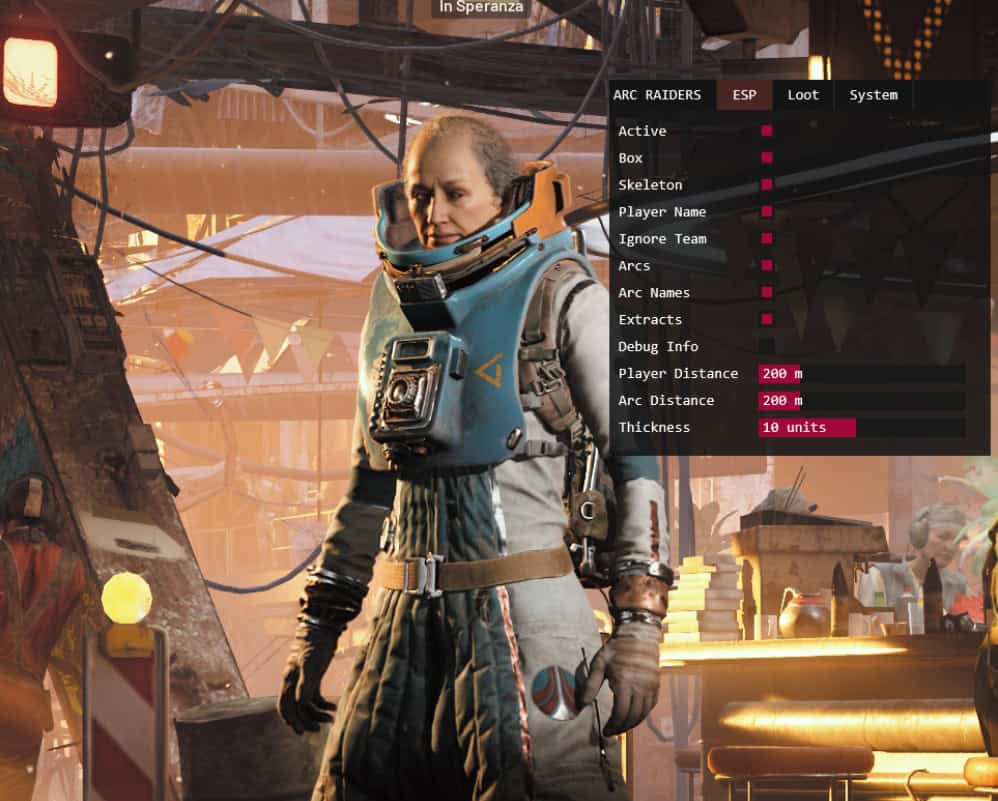Select the ESP tab
This screenshot has width=998, height=801.
pyautogui.click(x=744, y=95)
